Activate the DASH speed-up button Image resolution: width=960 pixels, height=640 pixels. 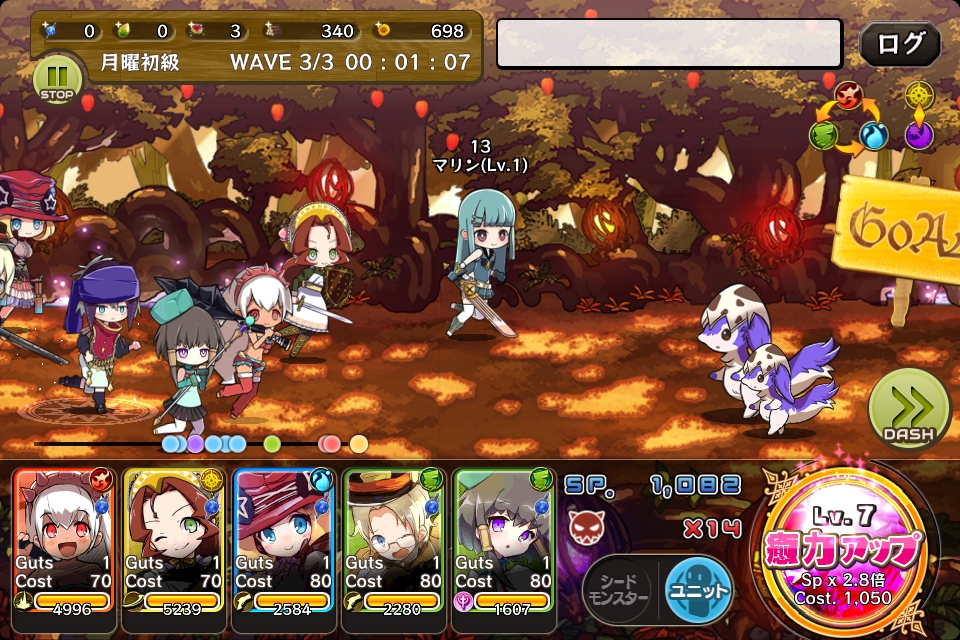908,408
